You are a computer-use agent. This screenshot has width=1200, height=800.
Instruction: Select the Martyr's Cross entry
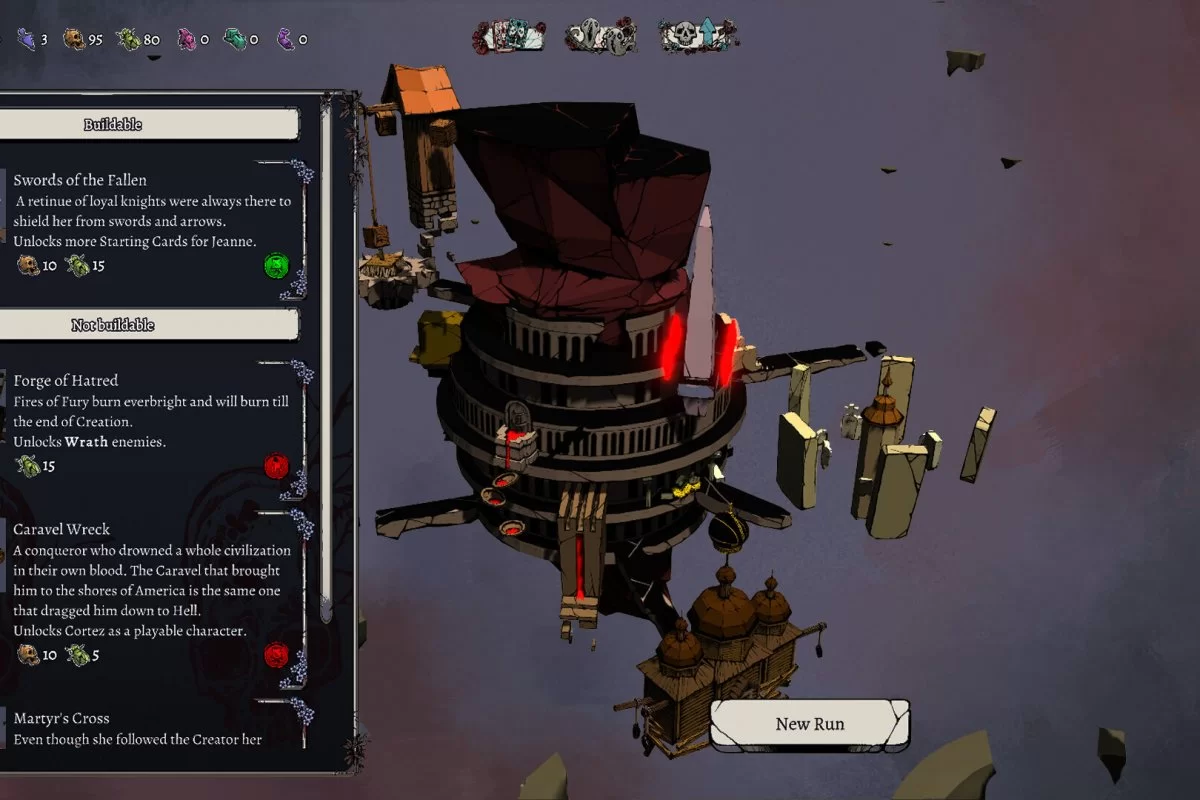pos(150,728)
